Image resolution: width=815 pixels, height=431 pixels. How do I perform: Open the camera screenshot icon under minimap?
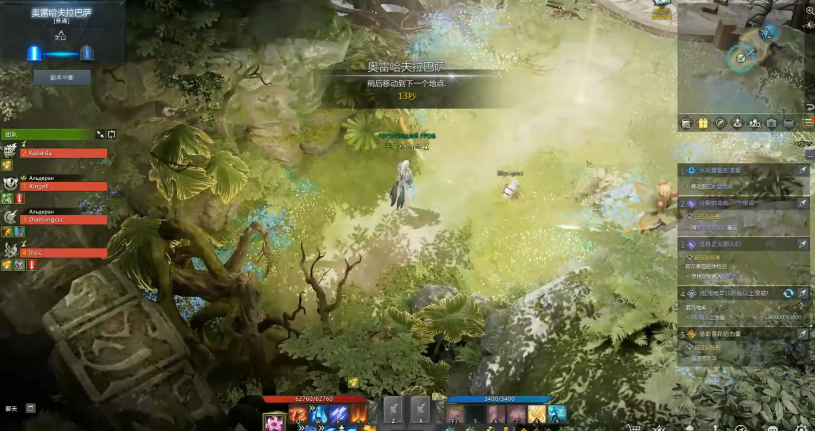(771, 123)
